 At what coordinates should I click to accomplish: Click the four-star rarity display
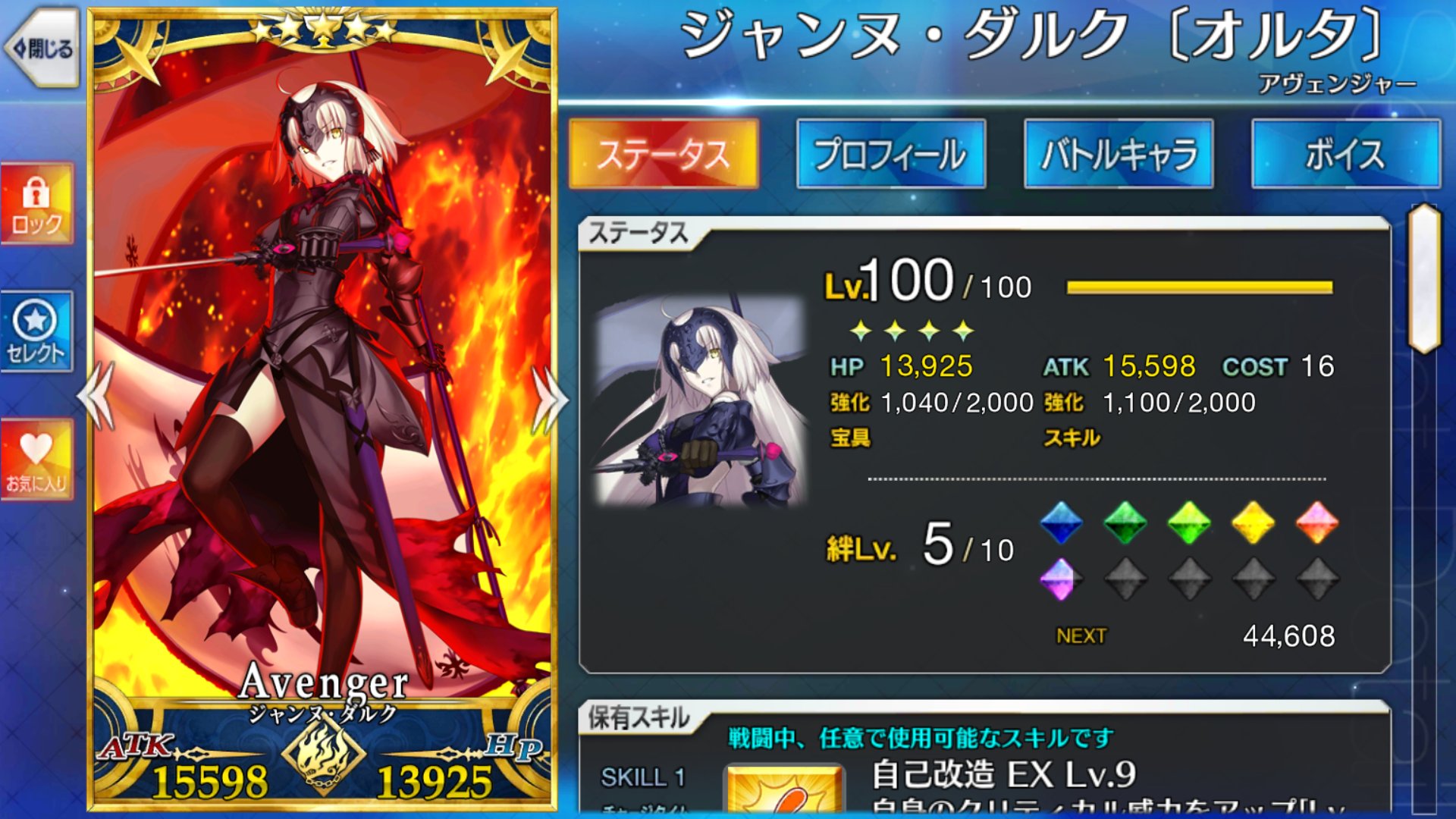tap(908, 329)
